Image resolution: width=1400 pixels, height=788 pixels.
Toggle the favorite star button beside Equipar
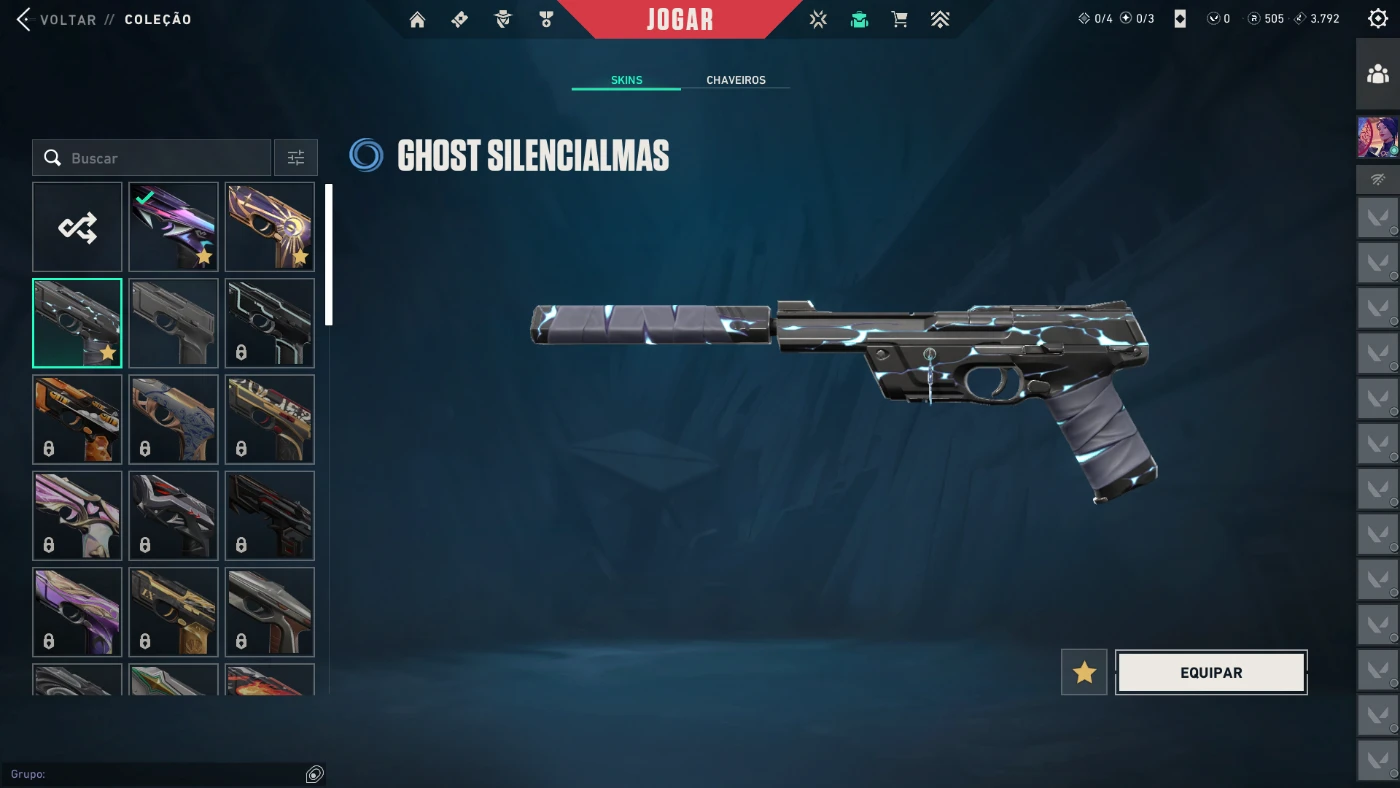(x=1084, y=673)
